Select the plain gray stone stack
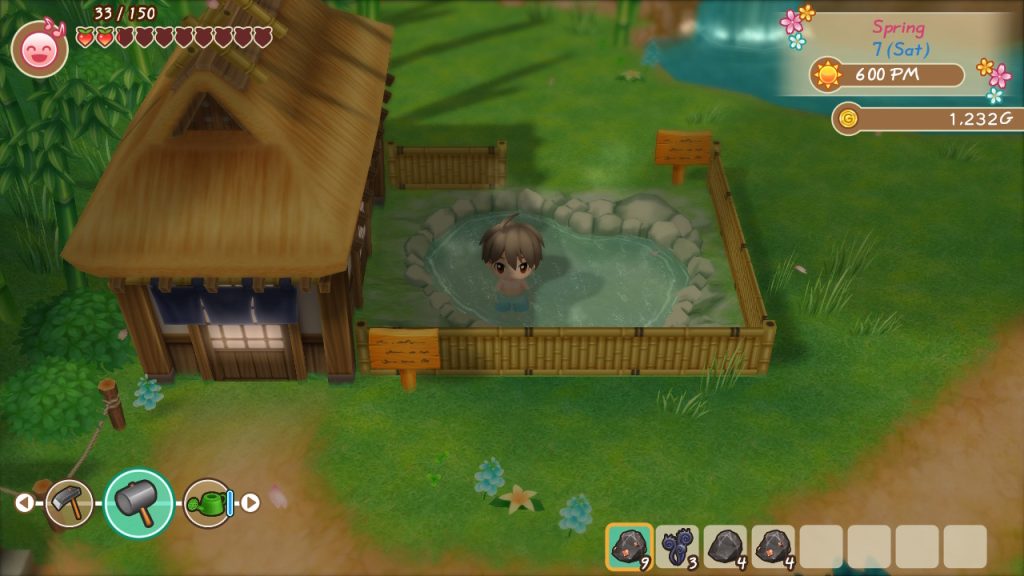1024x576 pixels. tap(726, 547)
